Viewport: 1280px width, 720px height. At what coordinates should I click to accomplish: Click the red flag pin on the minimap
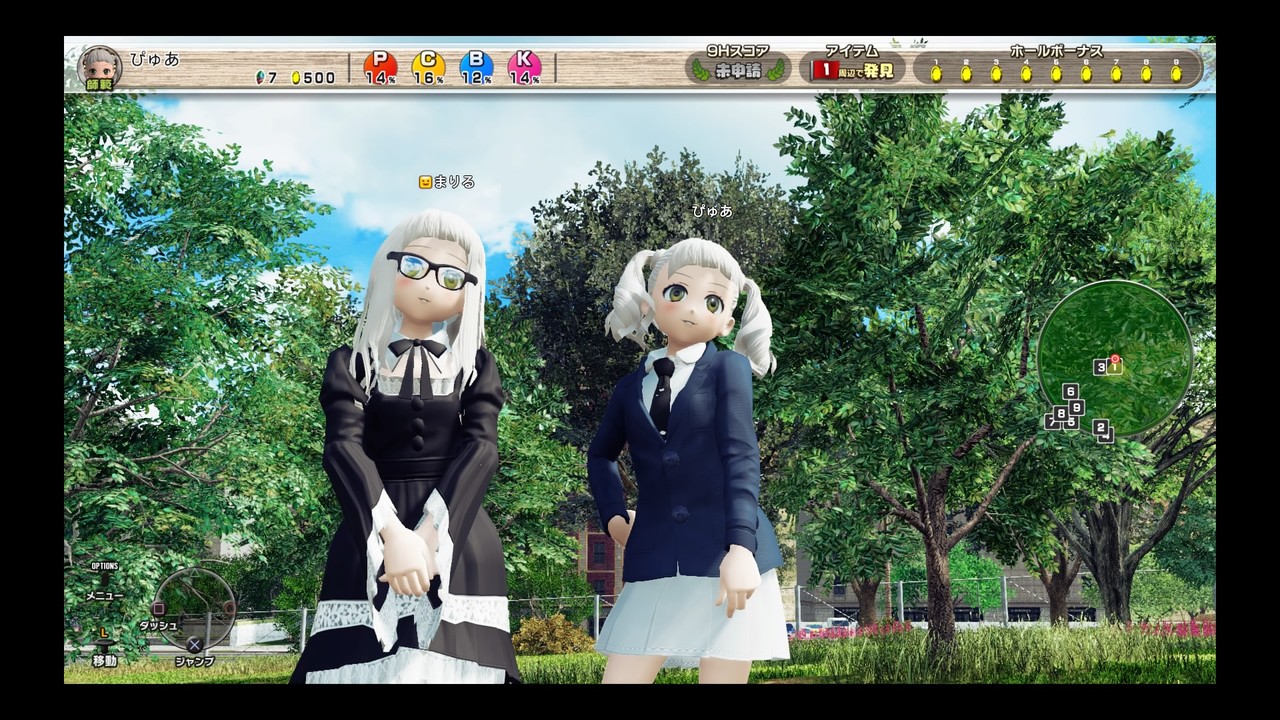point(1115,359)
